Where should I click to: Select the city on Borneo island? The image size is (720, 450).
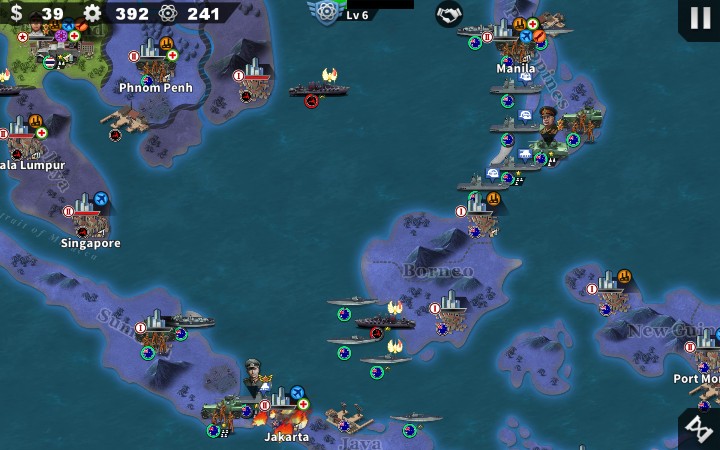coord(453,311)
